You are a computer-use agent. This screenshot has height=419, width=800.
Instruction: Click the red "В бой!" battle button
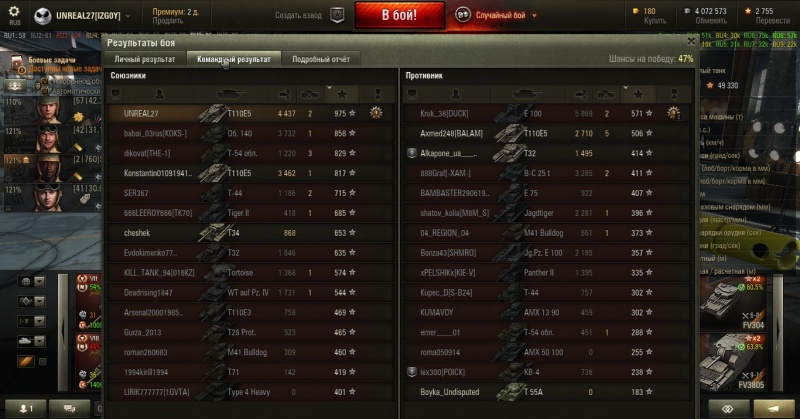pos(399,16)
